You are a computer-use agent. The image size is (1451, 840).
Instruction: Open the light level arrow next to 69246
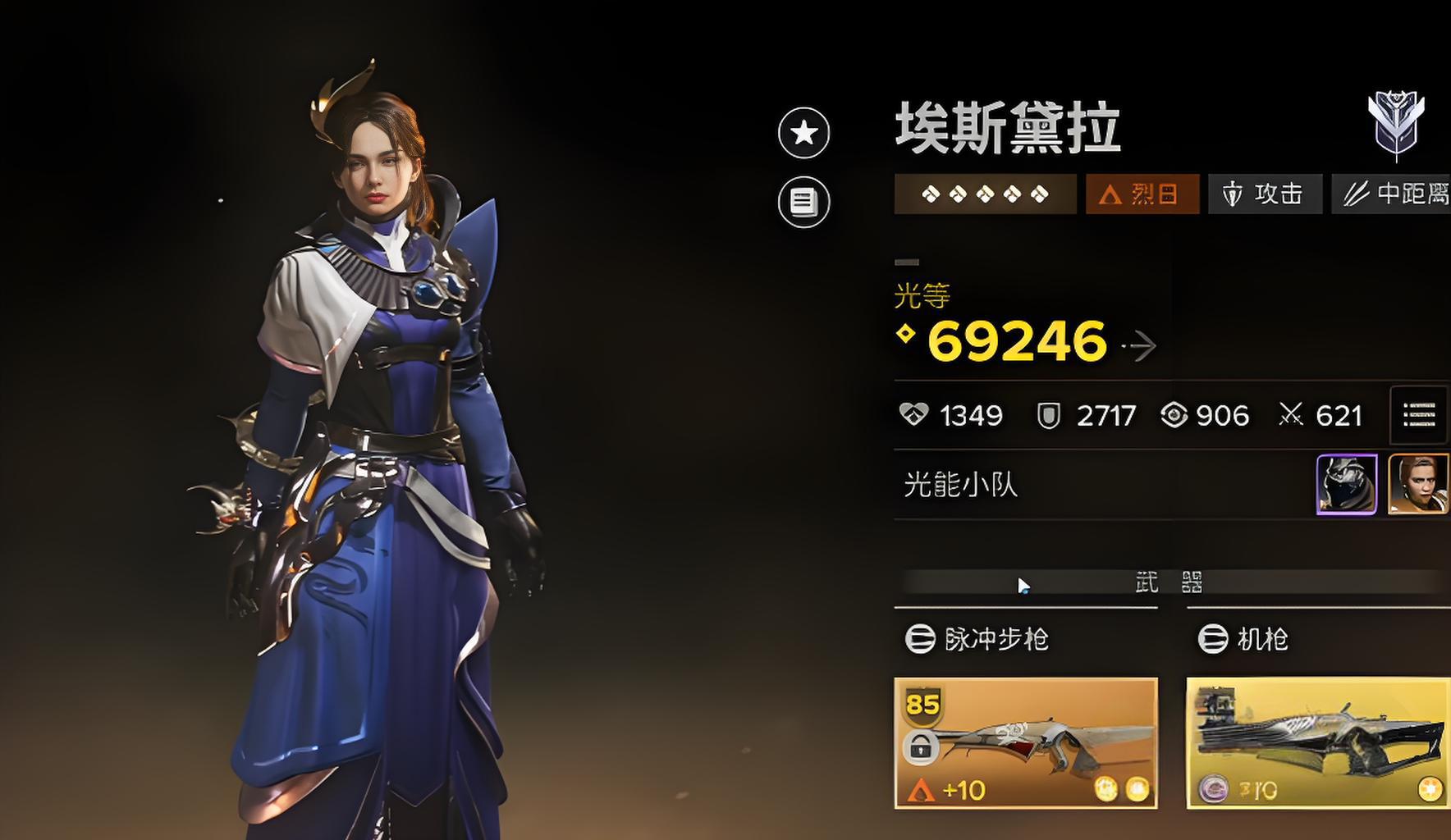tap(1140, 346)
